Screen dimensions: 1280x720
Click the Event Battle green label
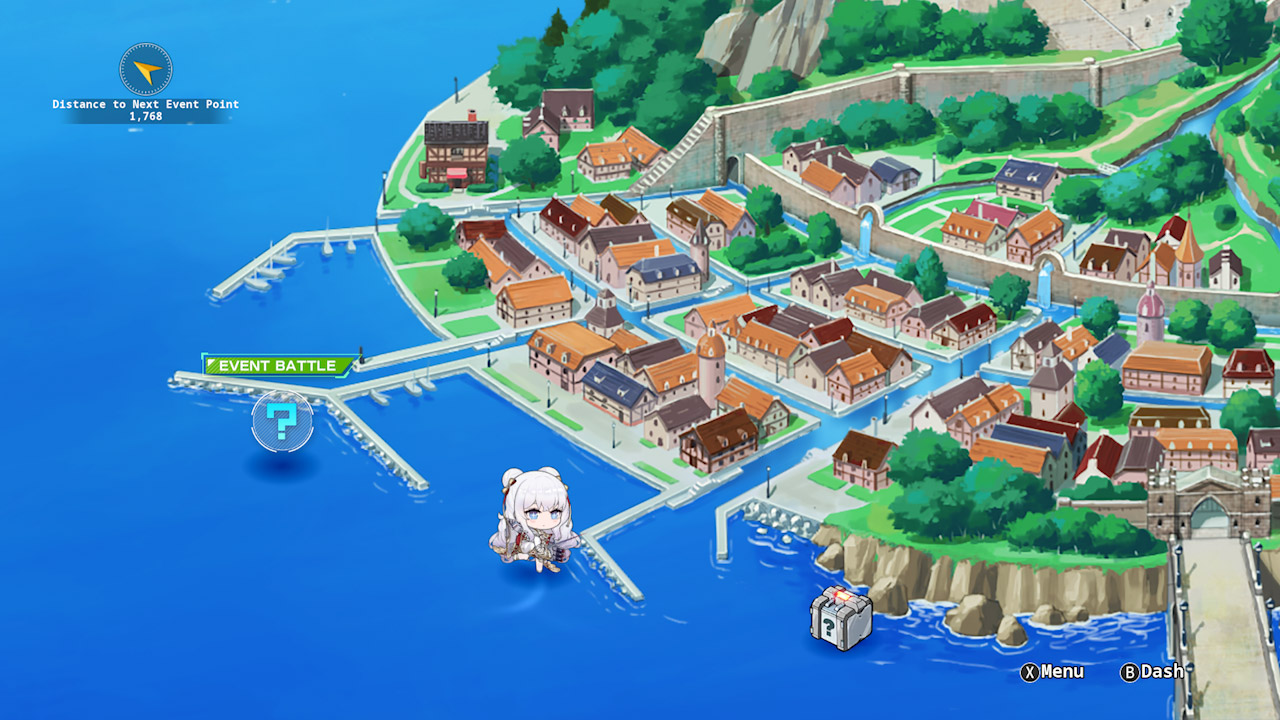(279, 365)
